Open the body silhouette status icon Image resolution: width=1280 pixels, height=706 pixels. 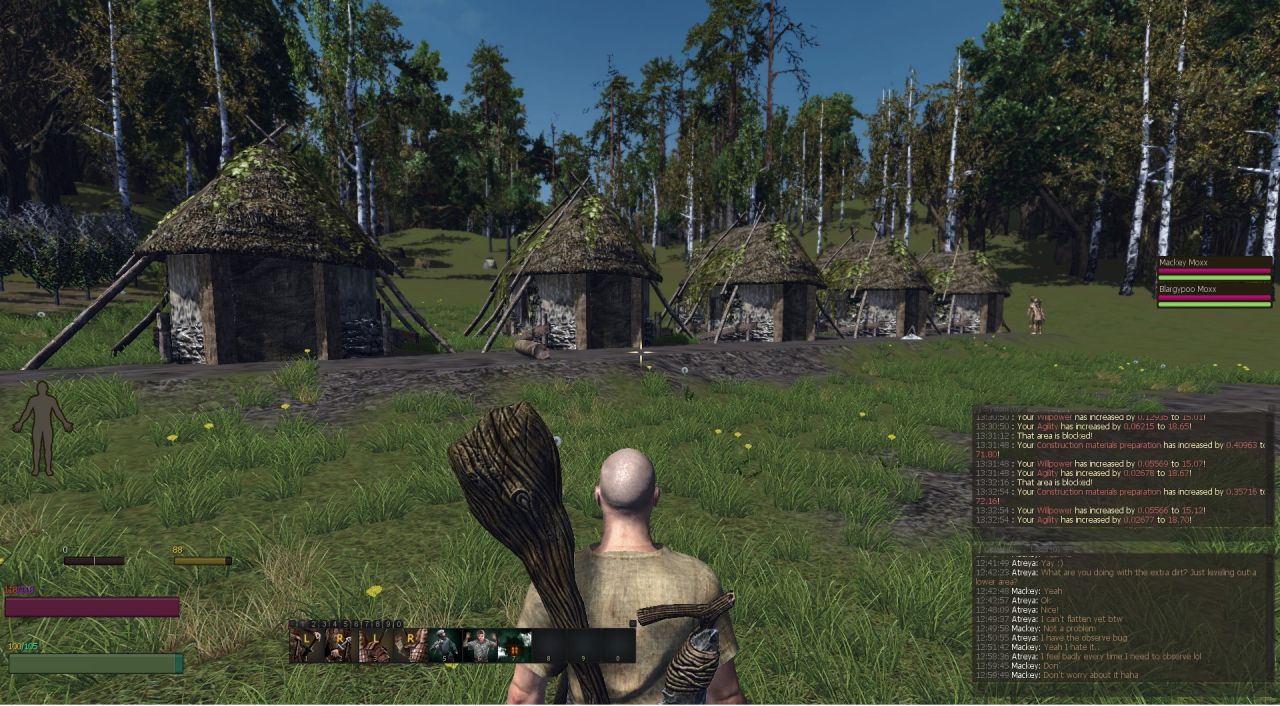coord(42,427)
